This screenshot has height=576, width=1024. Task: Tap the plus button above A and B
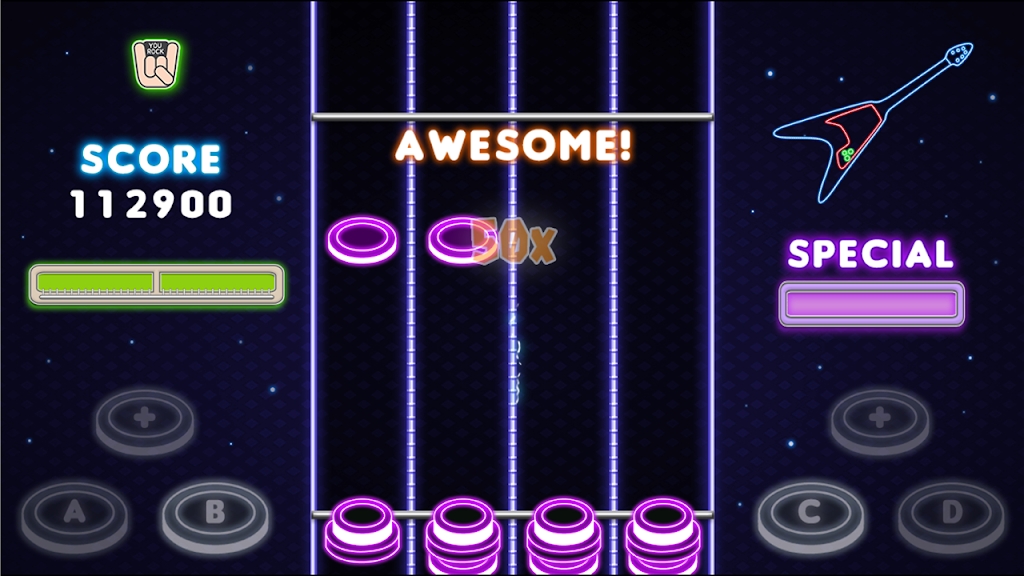(145, 417)
